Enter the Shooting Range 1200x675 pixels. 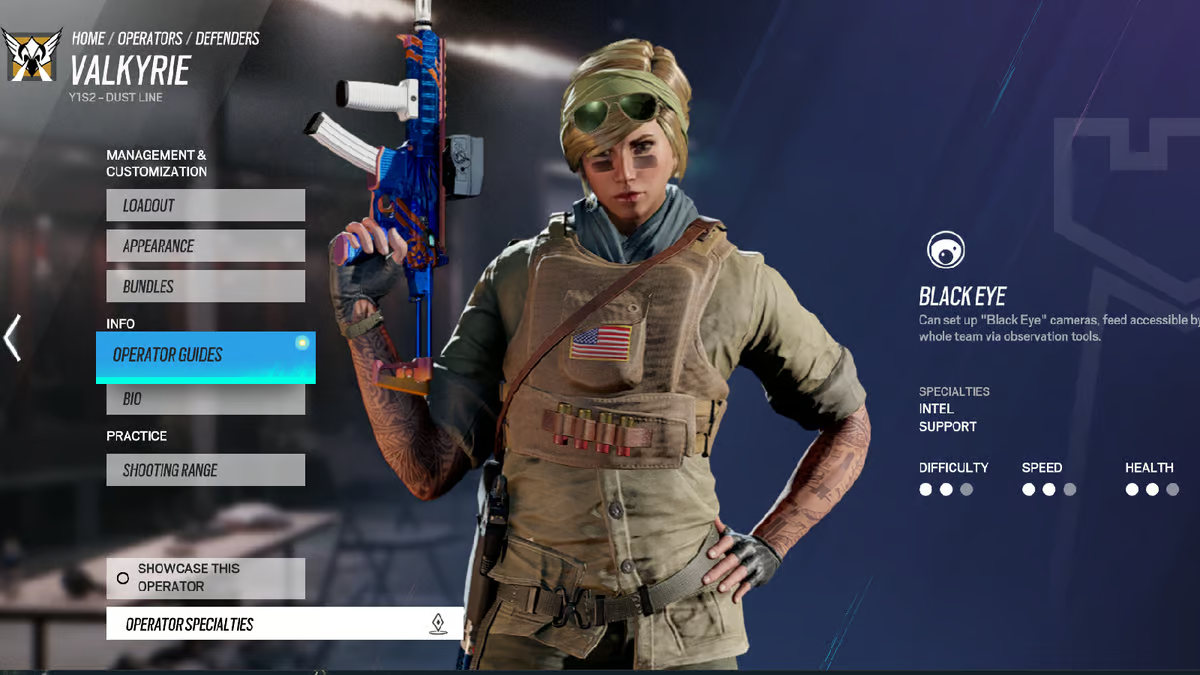click(x=205, y=470)
